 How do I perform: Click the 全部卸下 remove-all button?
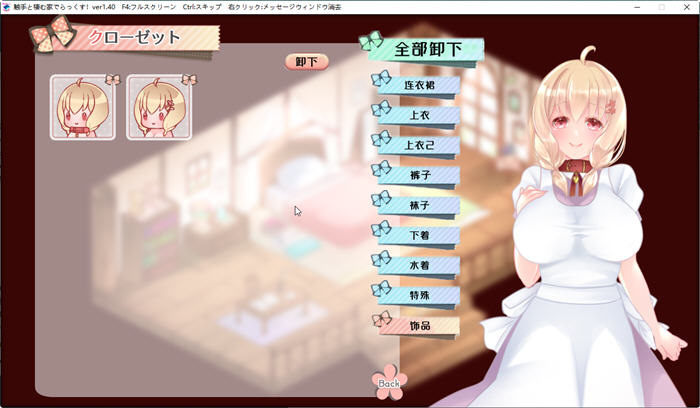[x=427, y=49]
